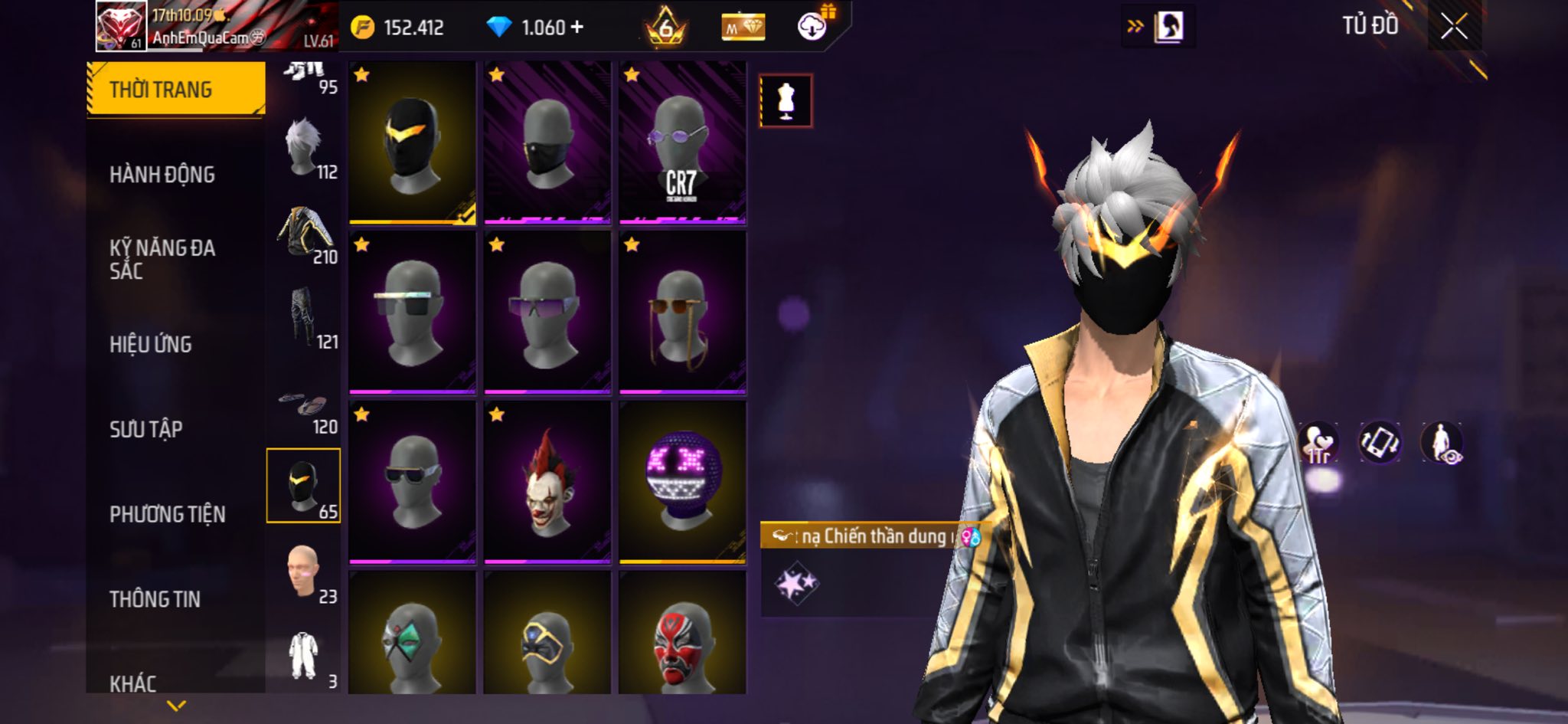Choose the Khác category
This screenshot has height=724, width=1568.
pyautogui.click(x=133, y=683)
